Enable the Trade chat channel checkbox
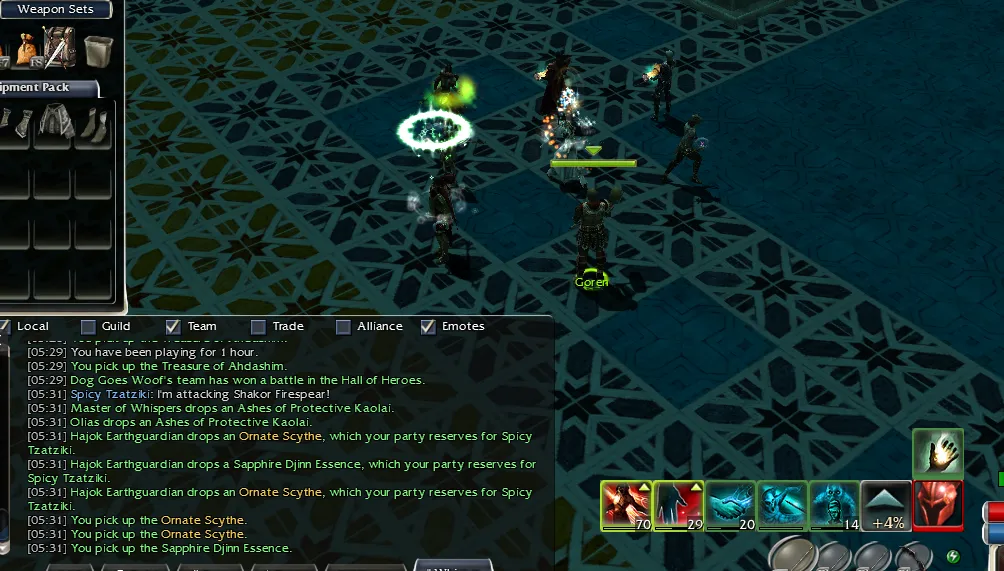The width and height of the screenshot is (1004, 571). pyautogui.click(x=258, y=326)
